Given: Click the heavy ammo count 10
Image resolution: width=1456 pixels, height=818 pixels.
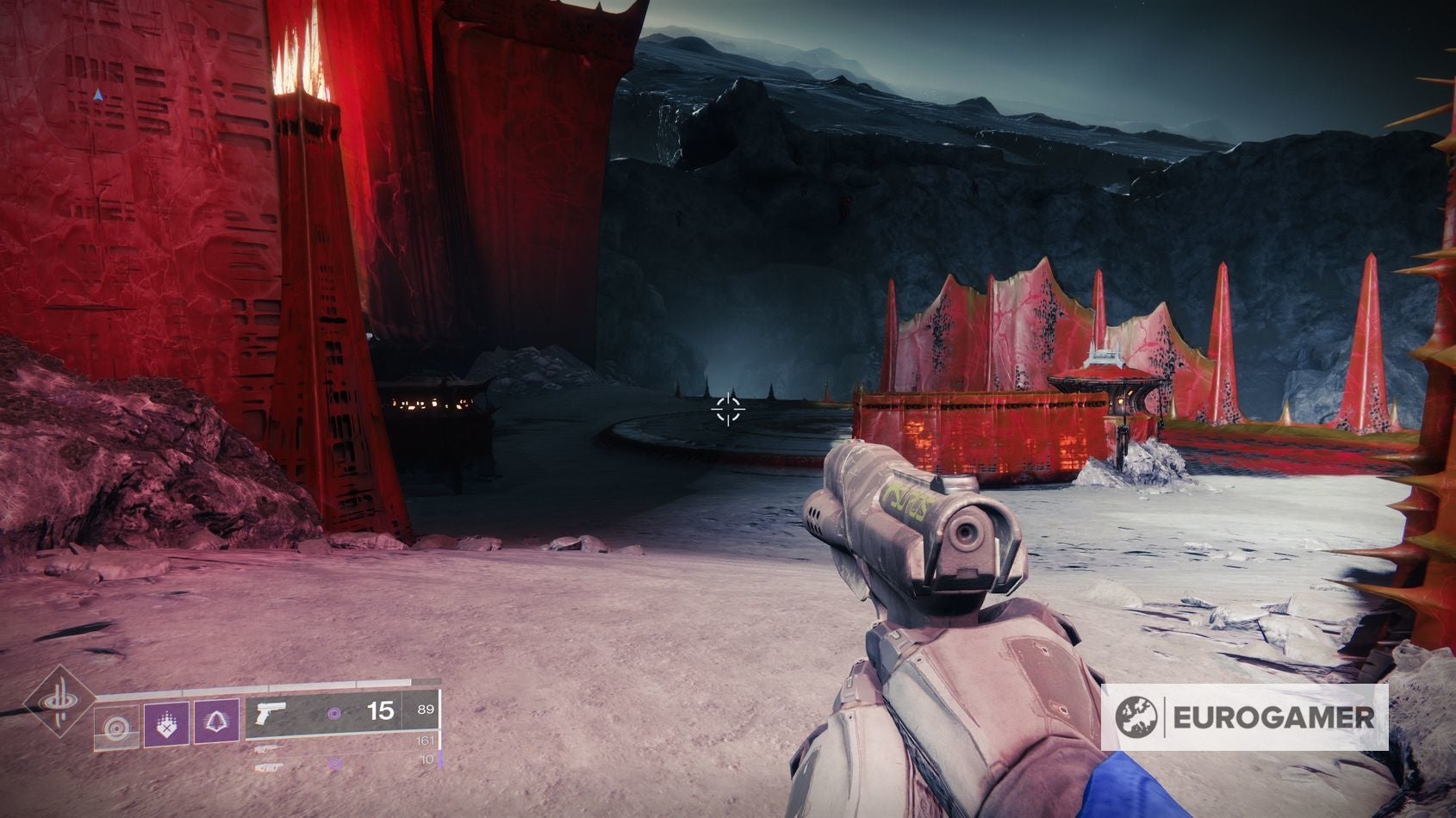Looking at the screenshot, I should [x=425, y=759].
